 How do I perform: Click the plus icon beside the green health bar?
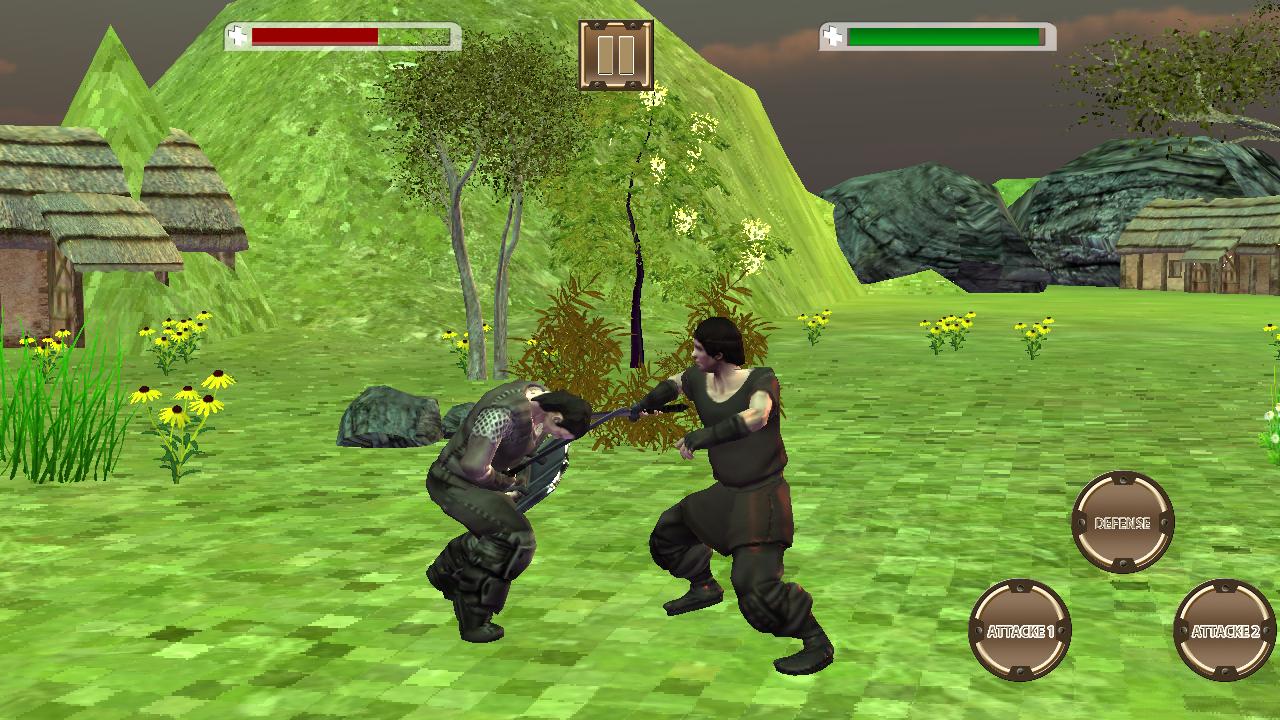831,36
